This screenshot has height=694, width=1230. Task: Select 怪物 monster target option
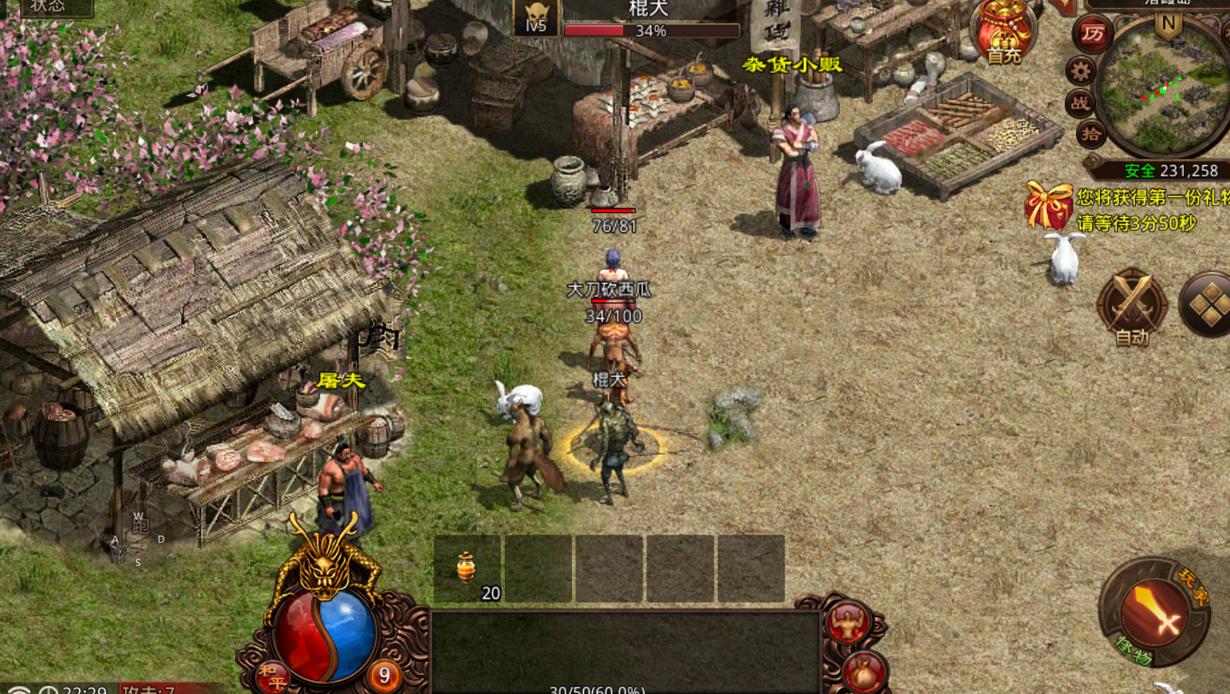pos(1135,657)
